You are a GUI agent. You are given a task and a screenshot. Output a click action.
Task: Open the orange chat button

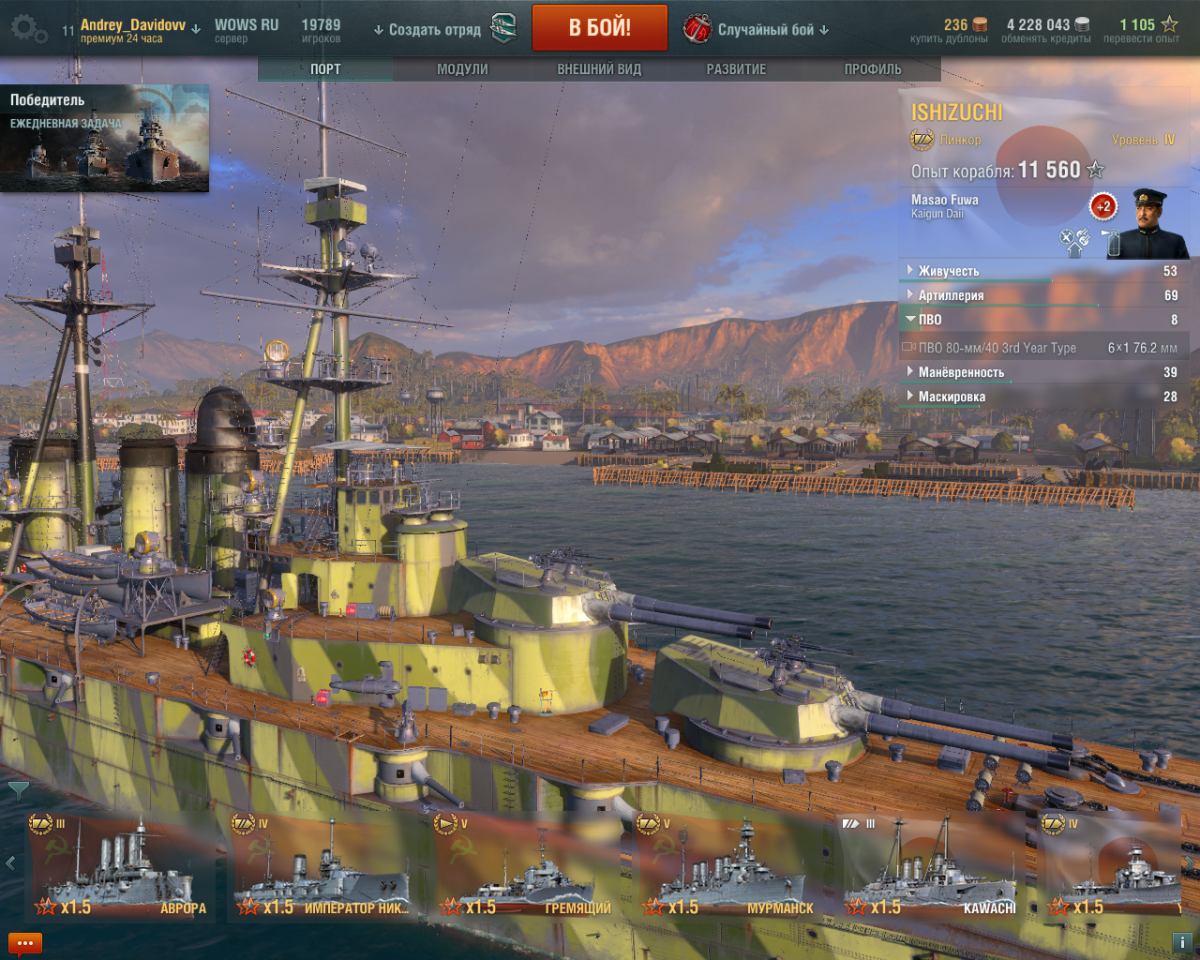(24, 942)
